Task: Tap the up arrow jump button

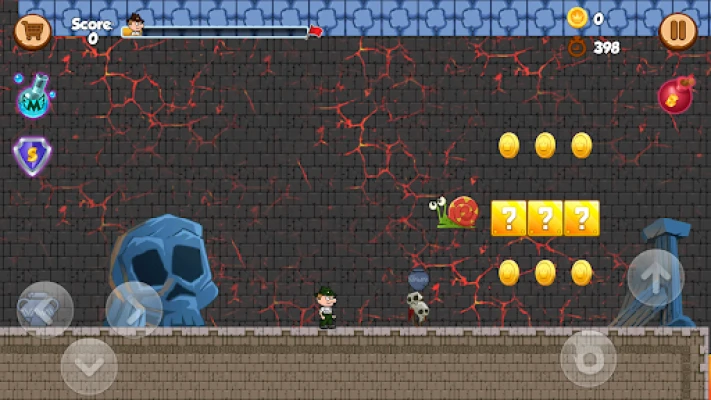Action: (x=655, y=278)
